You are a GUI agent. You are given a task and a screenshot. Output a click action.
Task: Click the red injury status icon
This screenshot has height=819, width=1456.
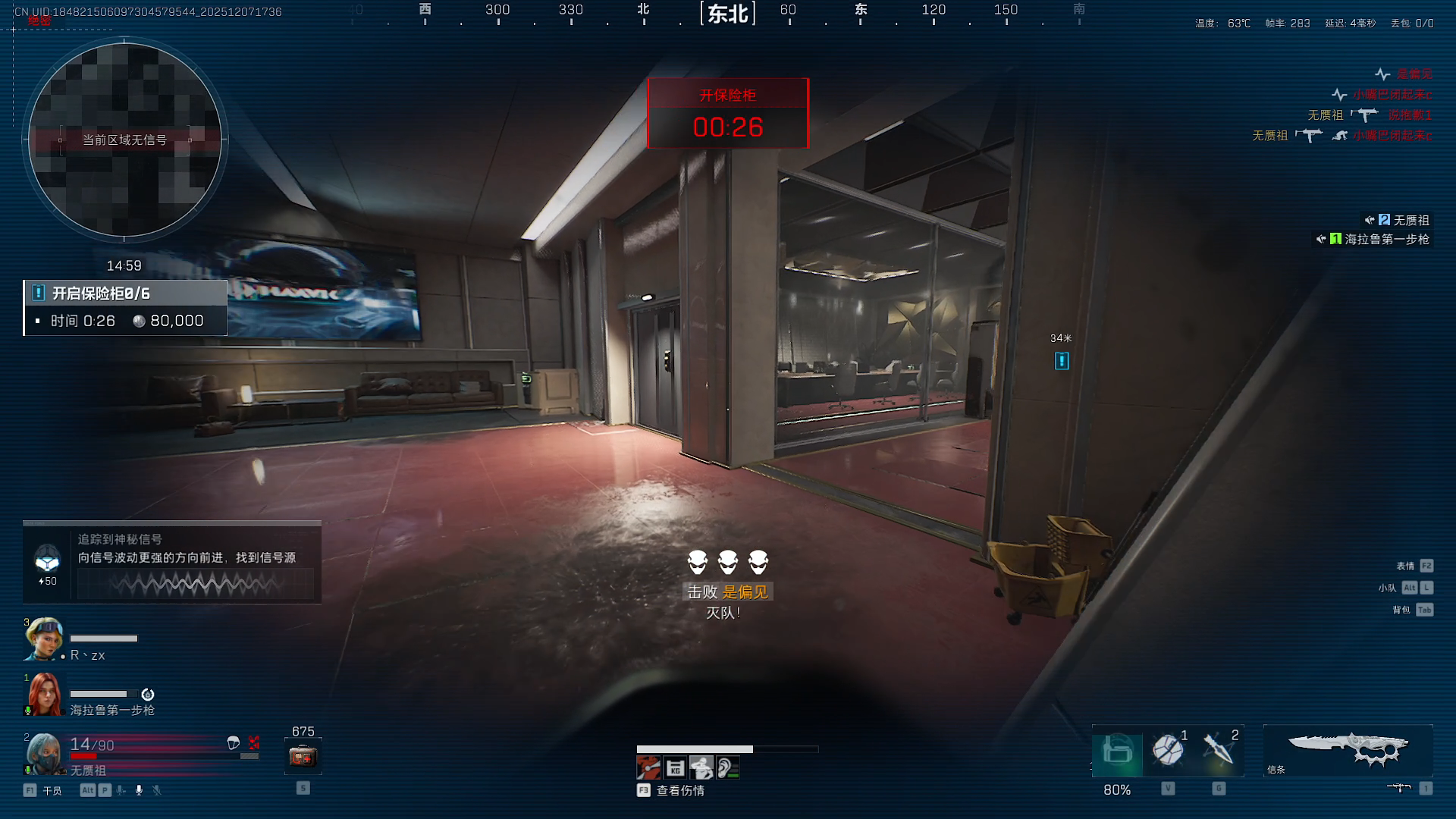click(648, 768)
